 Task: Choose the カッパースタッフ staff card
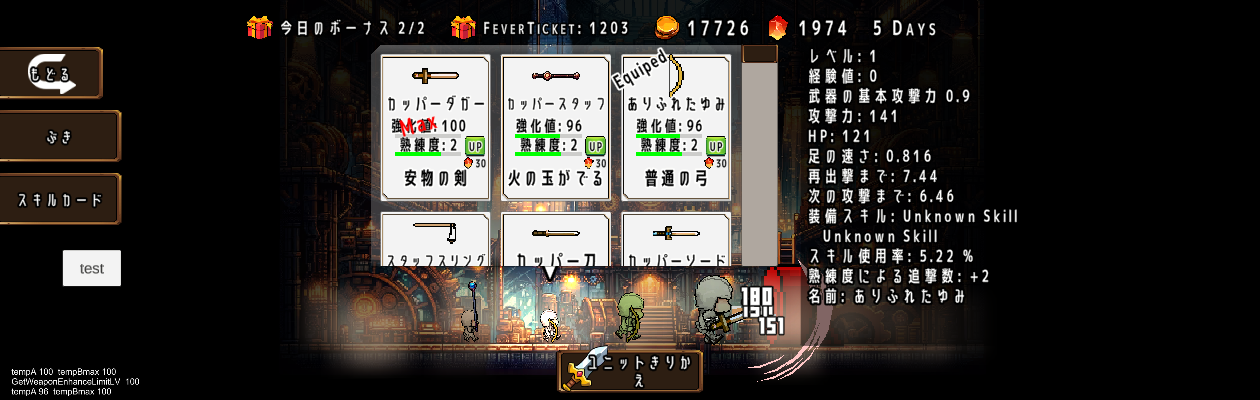[555, 125]
